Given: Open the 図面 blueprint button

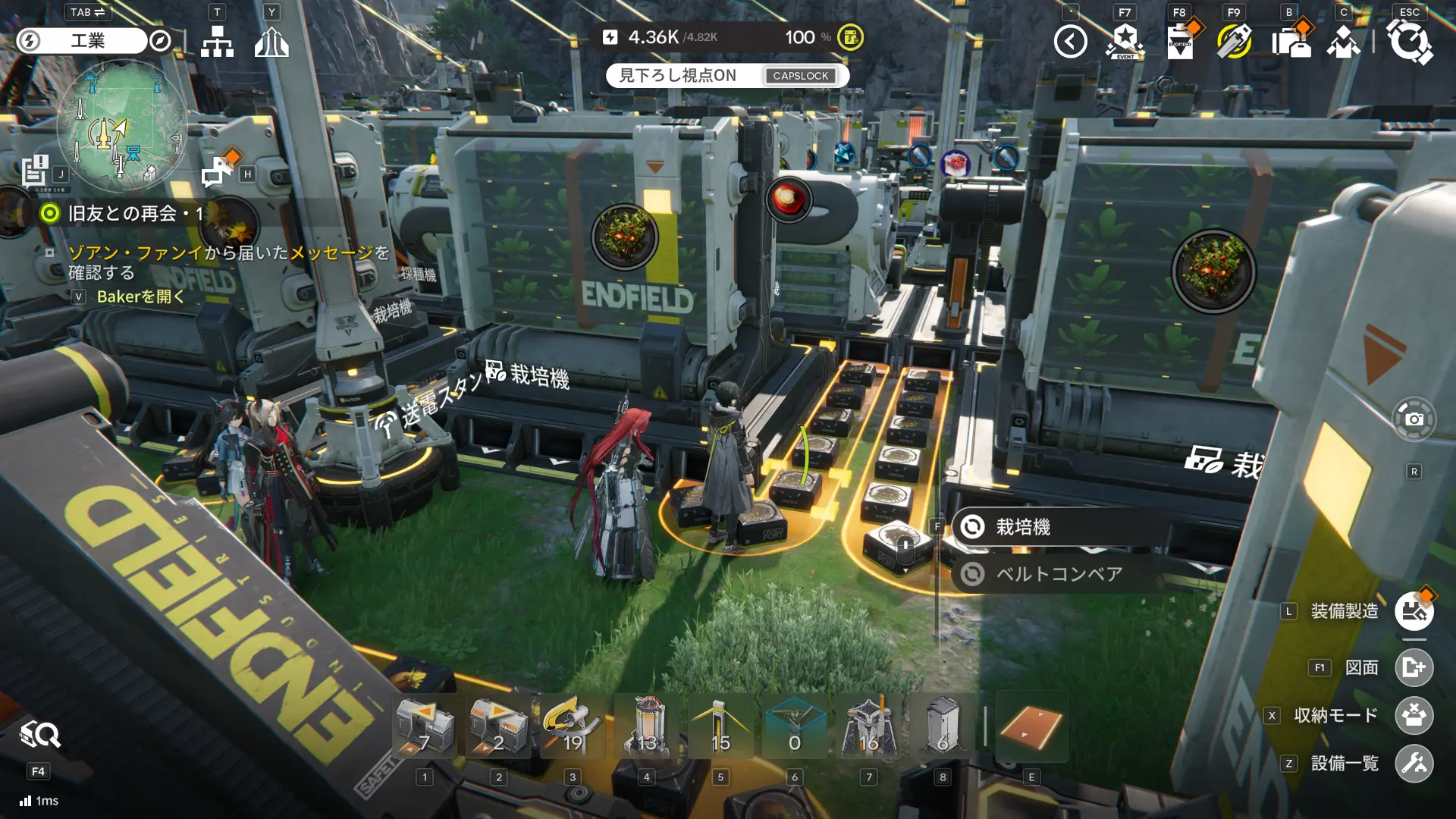Looking at the screenshot, I should click(1414, 667).
